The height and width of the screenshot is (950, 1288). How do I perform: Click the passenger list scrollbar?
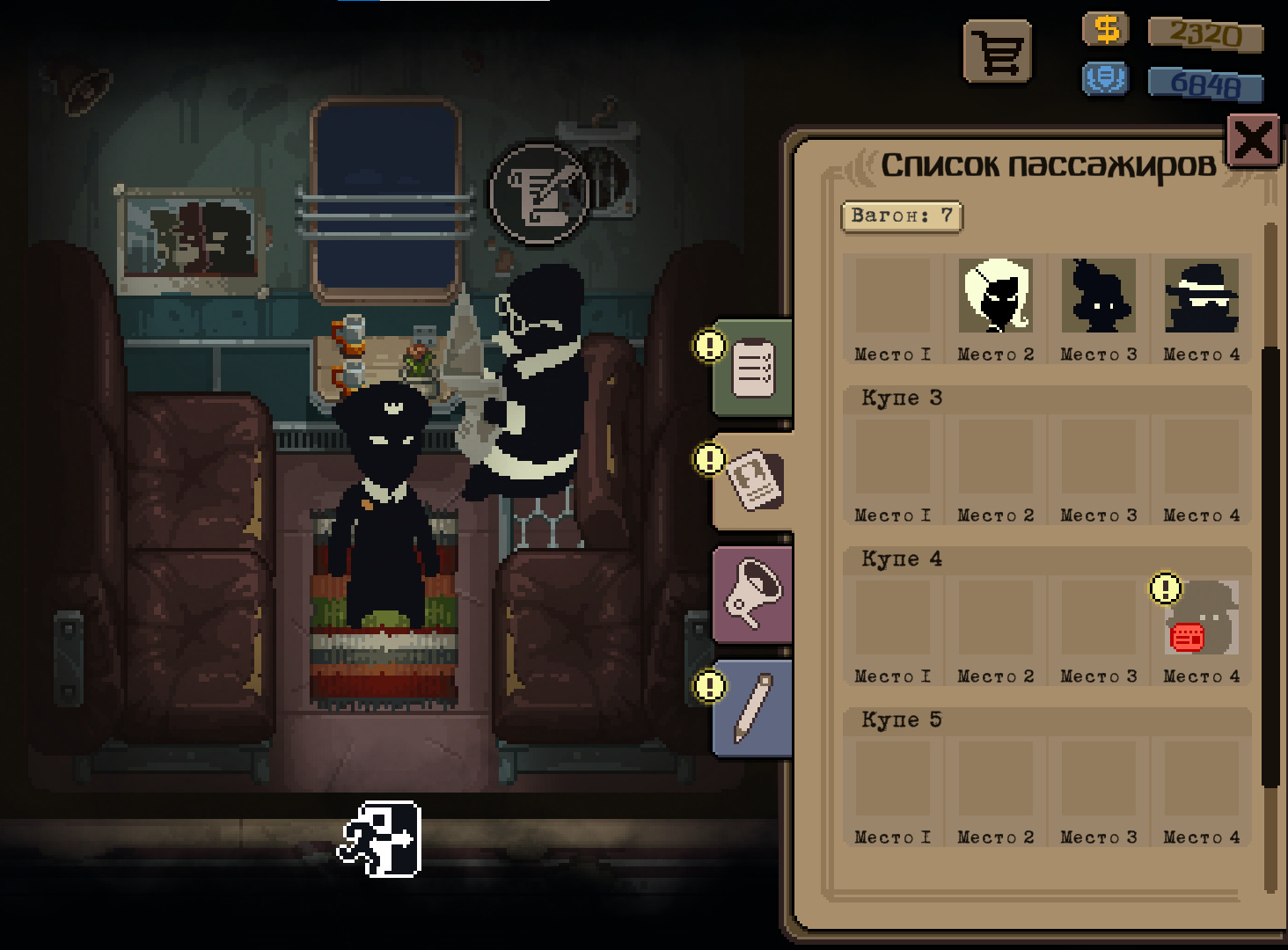(1270, 563)
